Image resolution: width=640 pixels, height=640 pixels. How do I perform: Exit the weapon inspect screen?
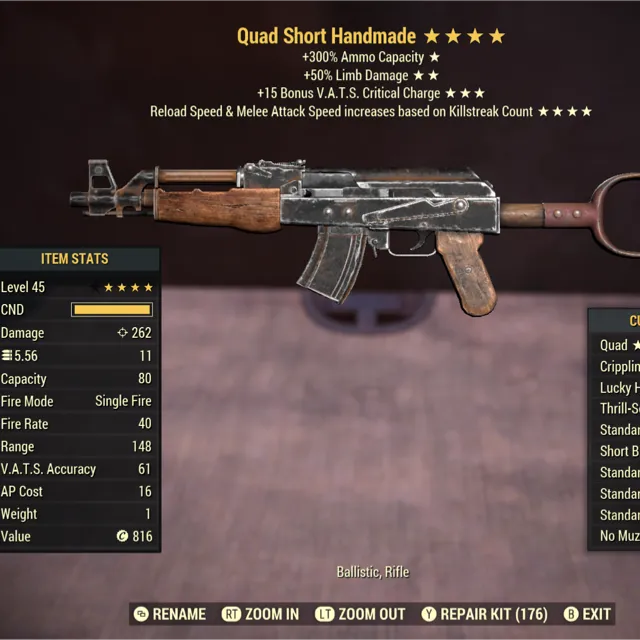click(x=587, y=614)
